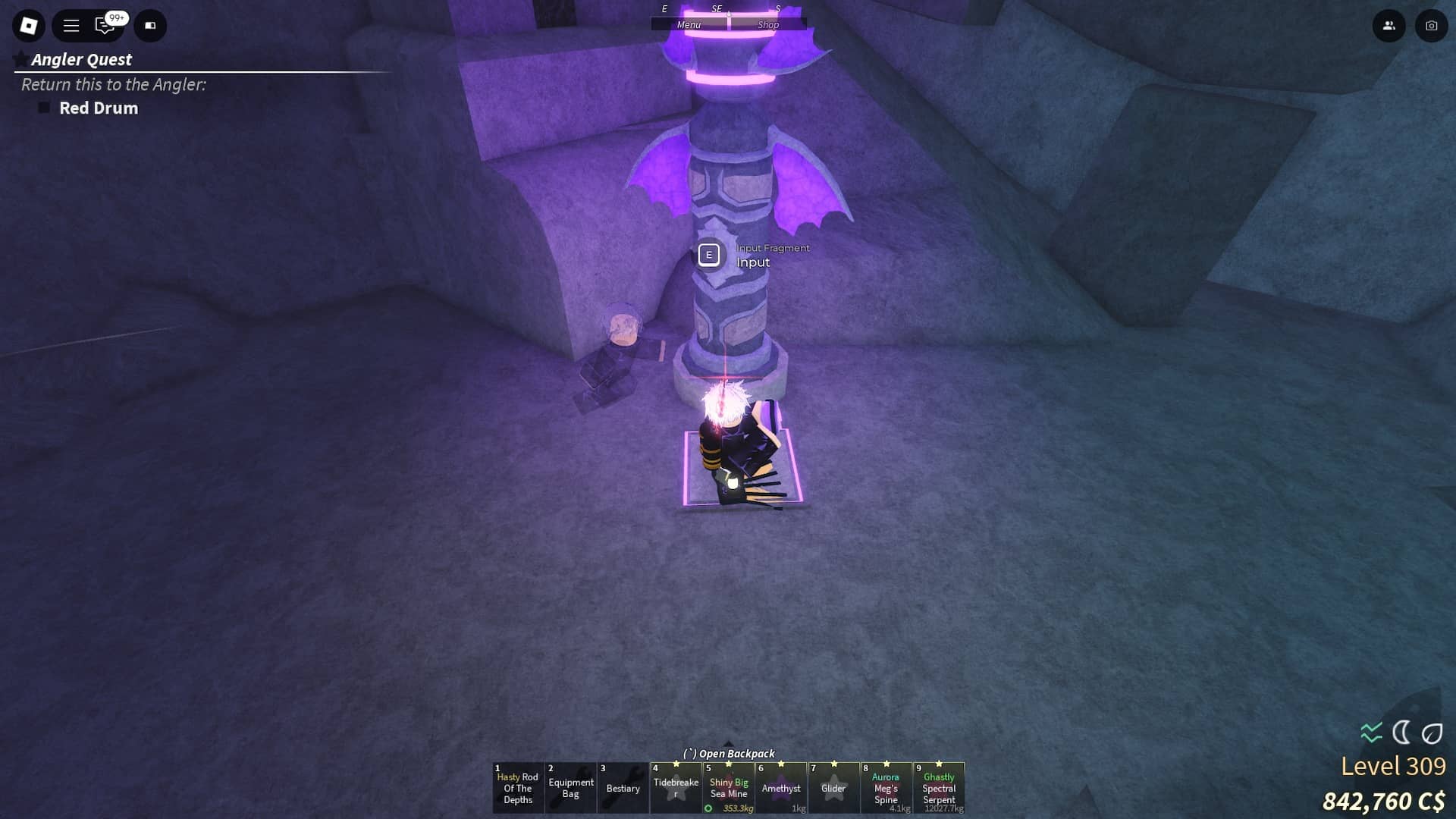Open the Bestiary from the hotbar
Viewport: 1456px width, 819px height.
(x=623, y=788)
